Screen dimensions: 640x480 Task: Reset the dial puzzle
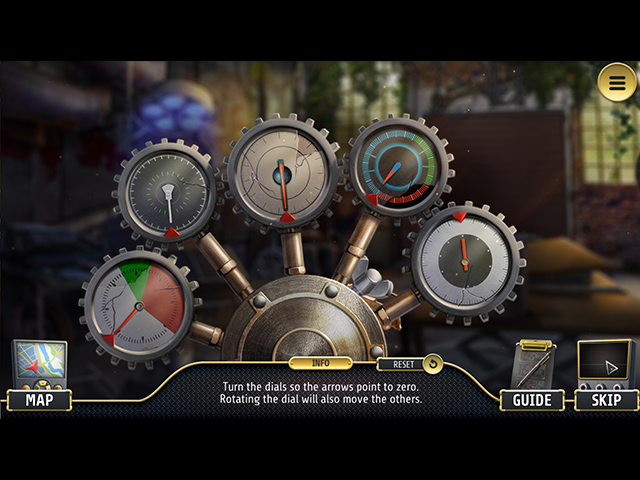click(x=409, y=364)
